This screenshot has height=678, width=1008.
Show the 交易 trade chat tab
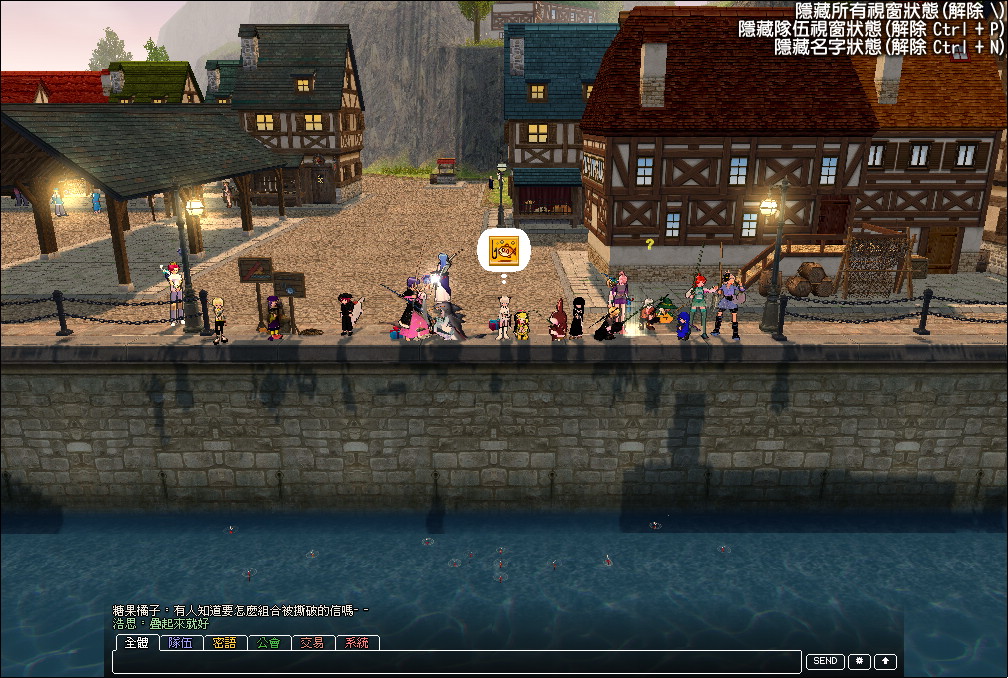click(313, 643)
